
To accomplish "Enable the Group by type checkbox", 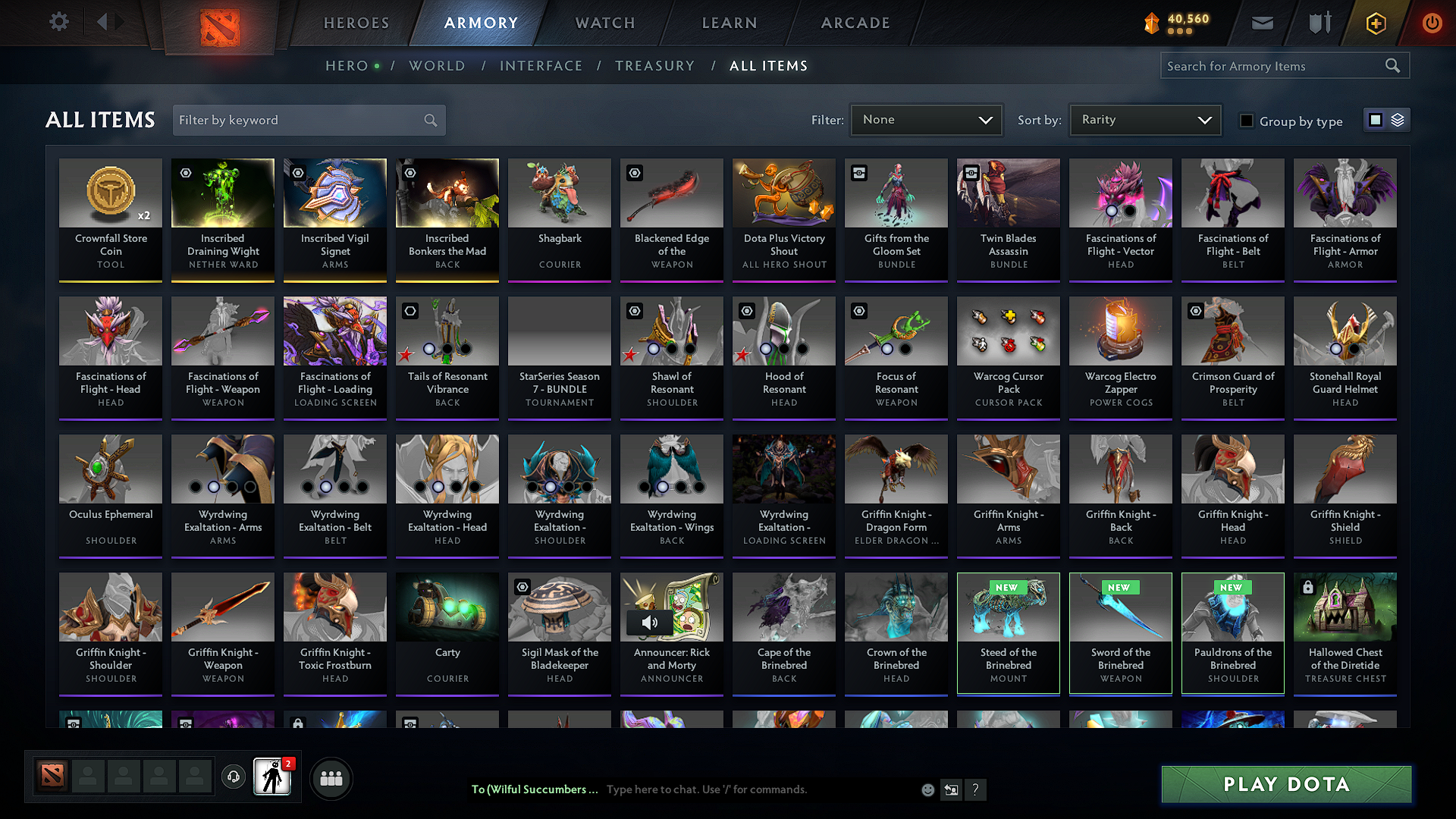I will point(1247,120).
